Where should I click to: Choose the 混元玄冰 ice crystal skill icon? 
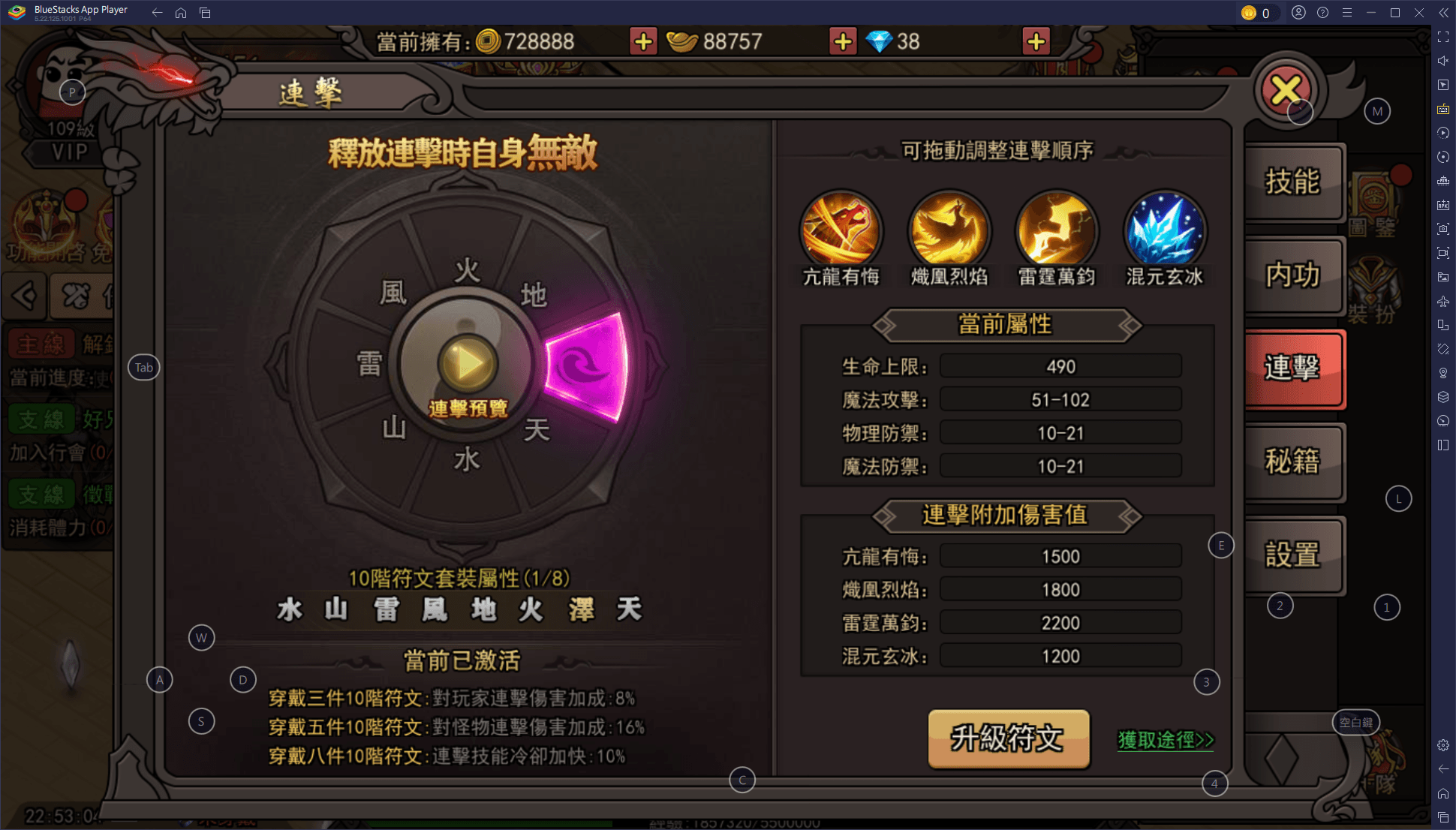(1165, 230)
